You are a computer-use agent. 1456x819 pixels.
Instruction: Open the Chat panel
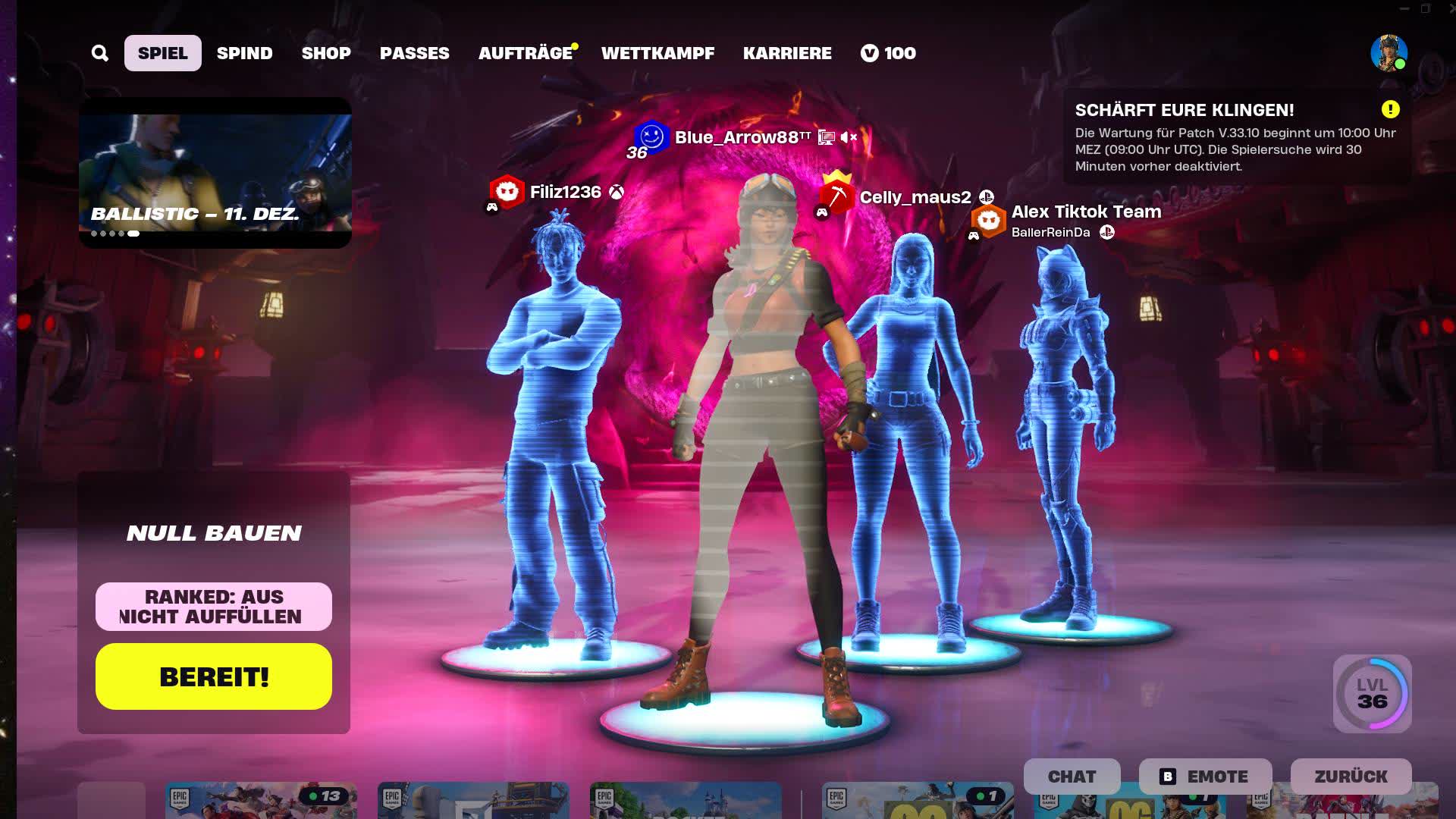1072,777
